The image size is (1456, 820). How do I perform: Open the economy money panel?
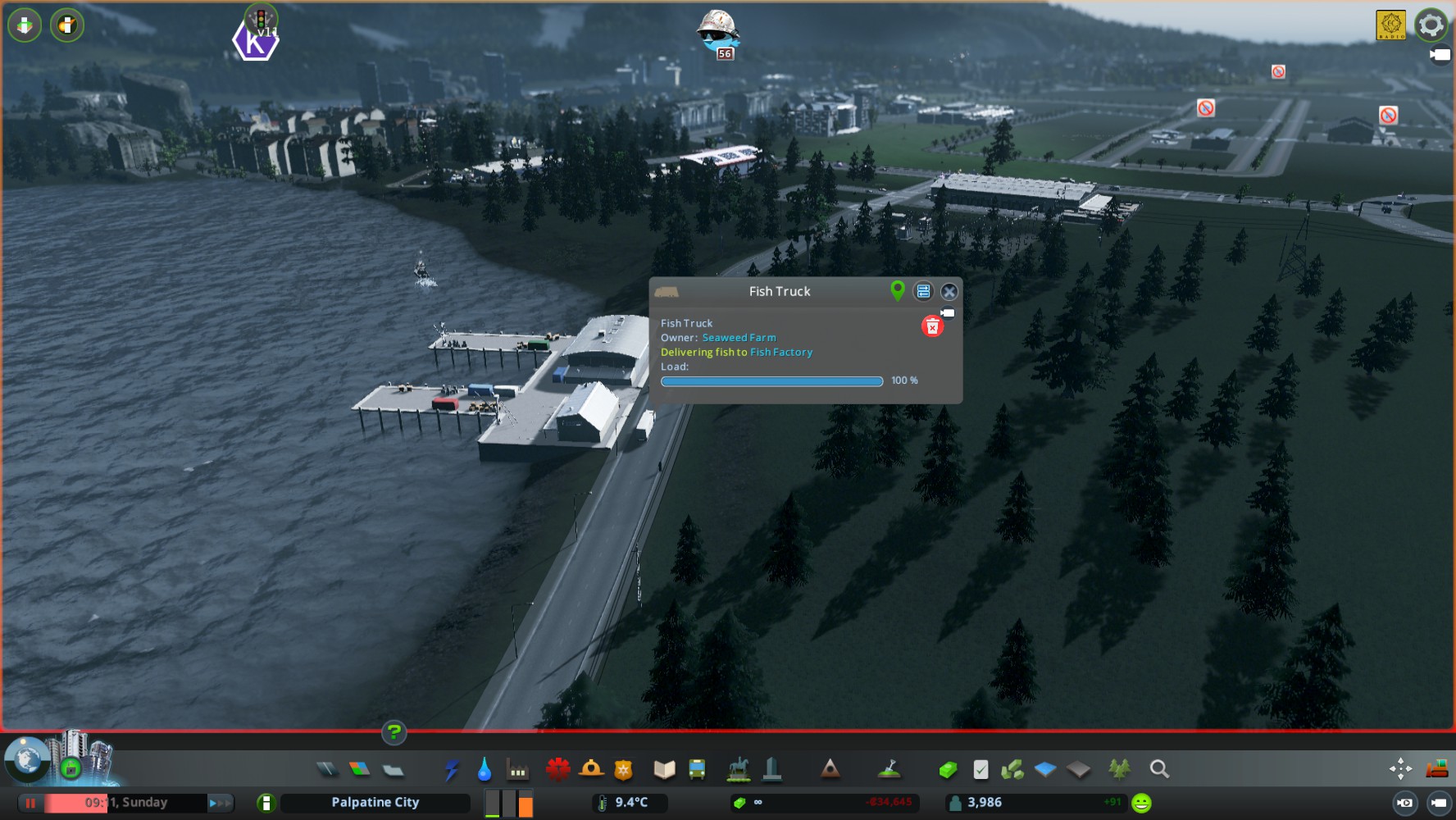(x=948, y=769)
